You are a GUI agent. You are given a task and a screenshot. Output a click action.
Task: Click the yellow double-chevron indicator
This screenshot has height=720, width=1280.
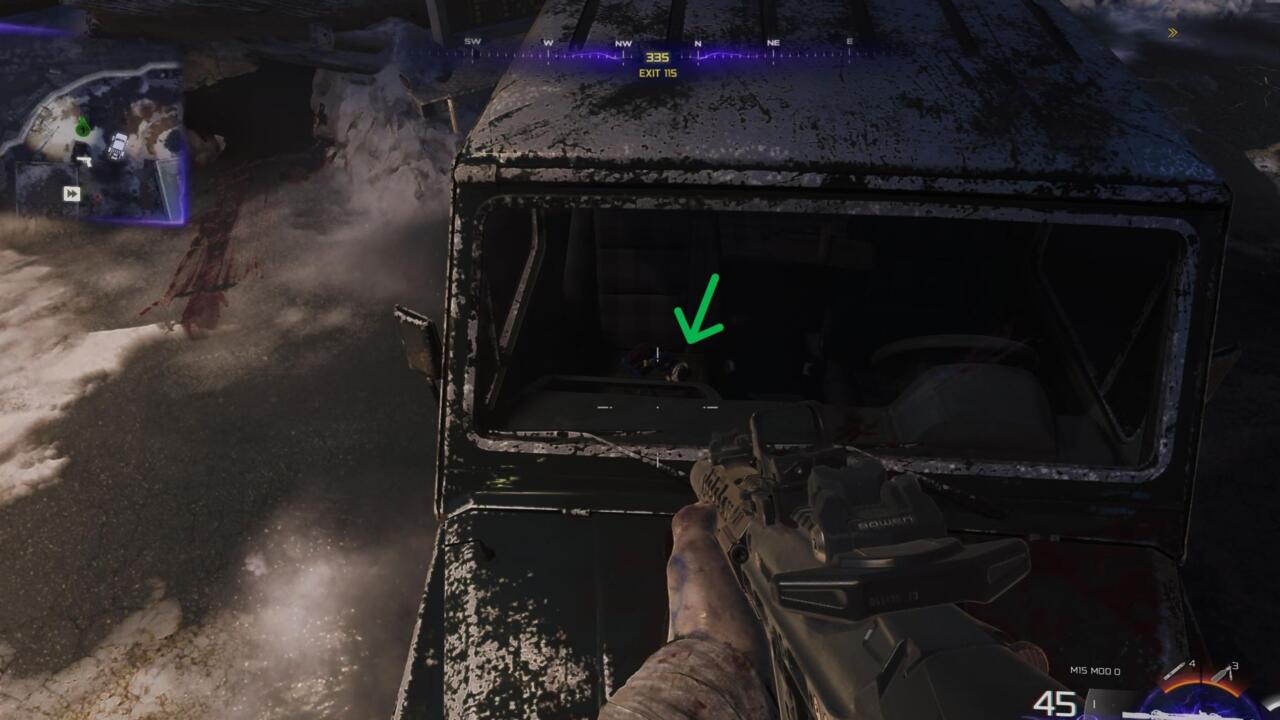[1172, 33]
